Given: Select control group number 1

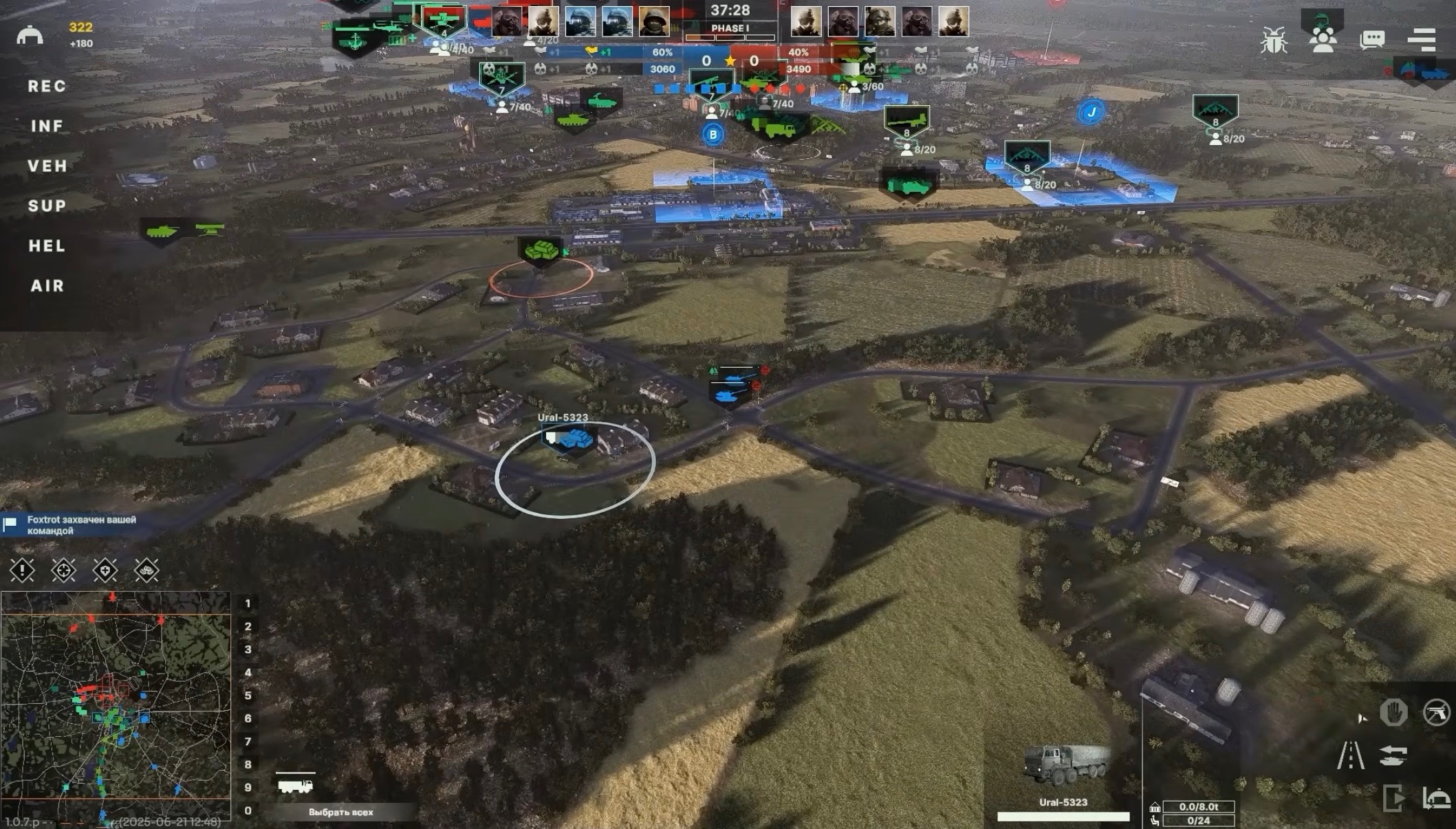Looking at the screenshot, I should click(x=248, y=604).
